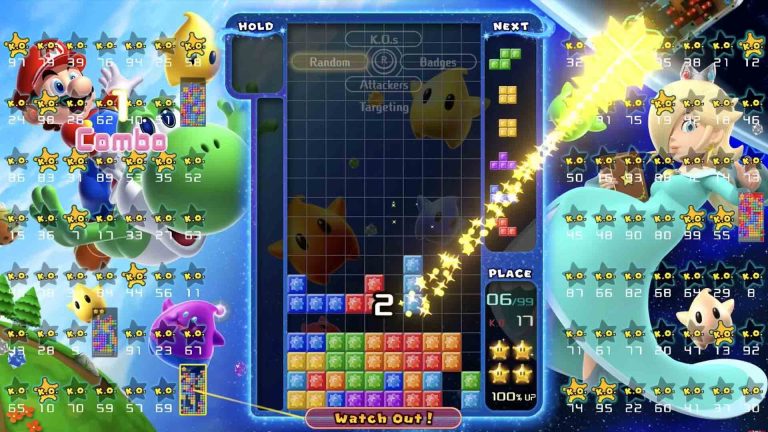The width and height of the screenshot is (768, 432).
Task: Select the green S-piece in Next queue
Action: pyautogui.click(x=507, y=58)
